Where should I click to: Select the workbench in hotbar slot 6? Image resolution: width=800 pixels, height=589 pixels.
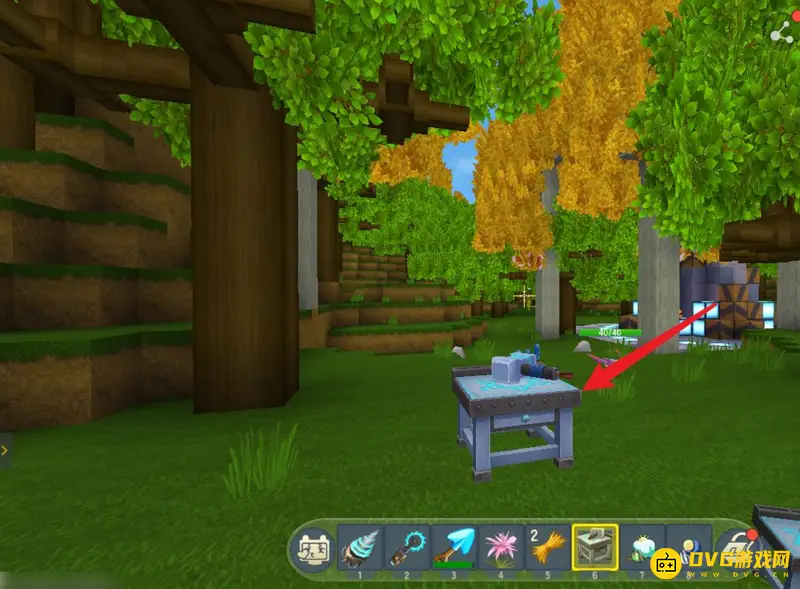[x=595, y=548]
